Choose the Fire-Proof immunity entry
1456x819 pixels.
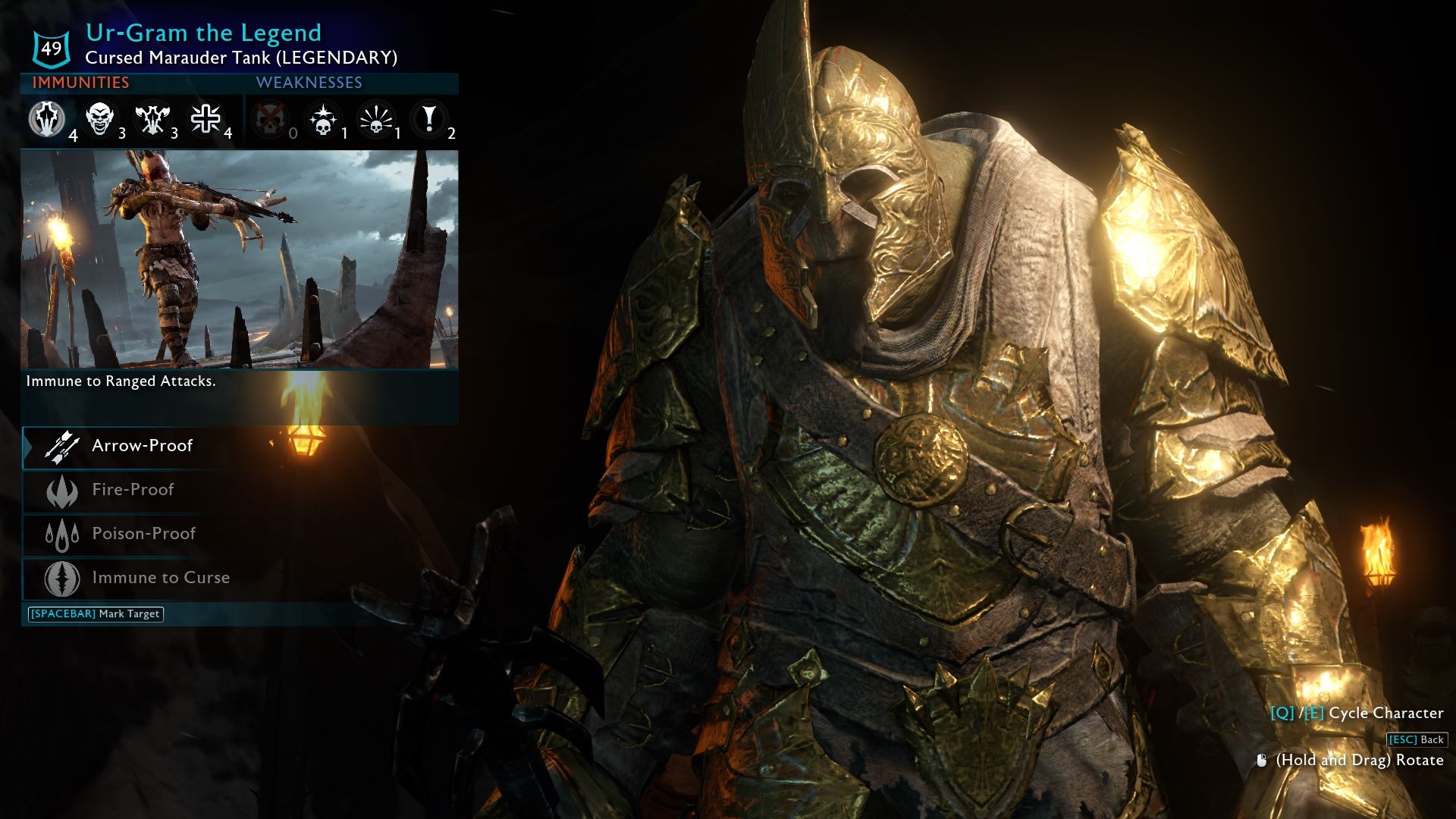133,490
